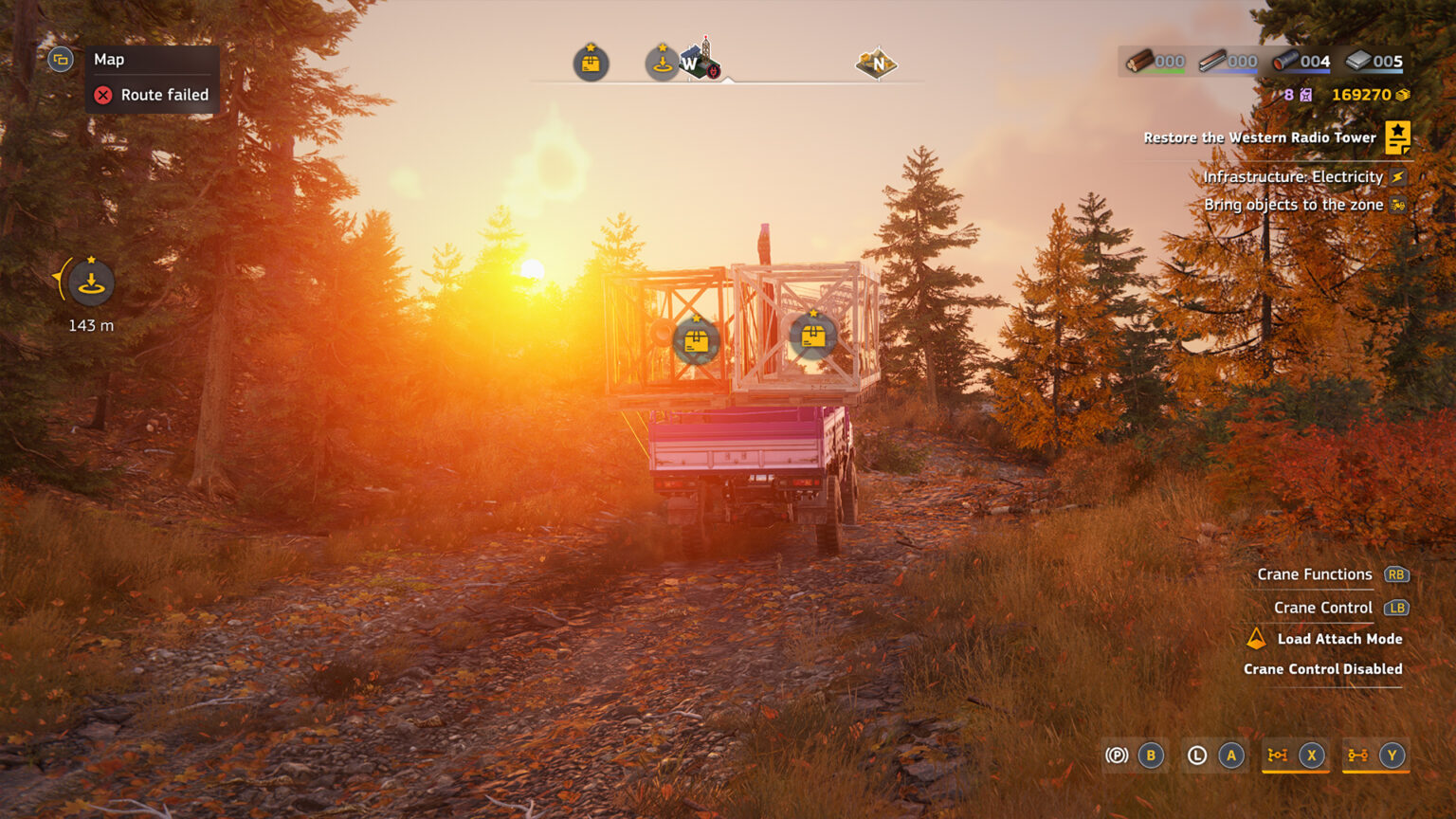Select the waypoint marker showing 143 m
Image resolution: width=1456 pixels, height=819 pixels.
tap(88, 282)
